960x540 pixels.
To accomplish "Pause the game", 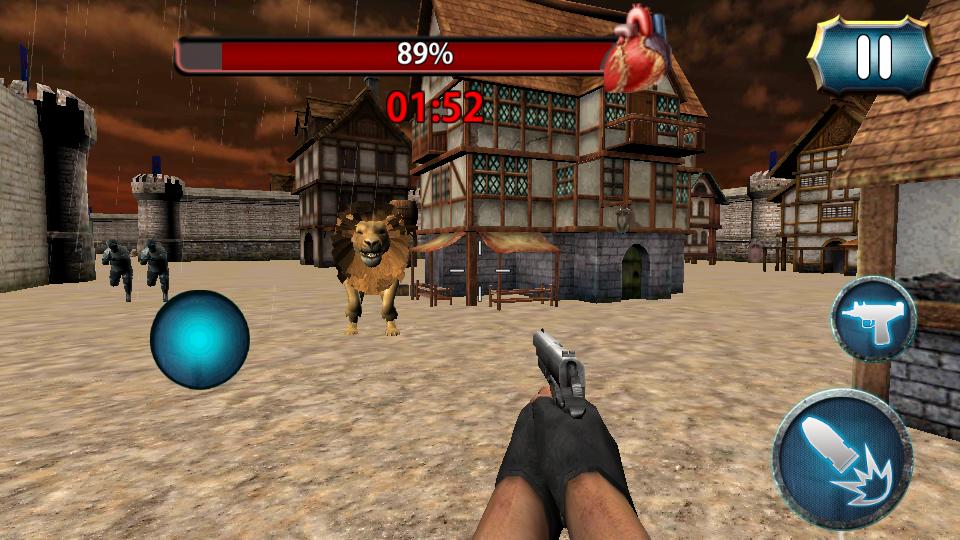I will point(872,58).
